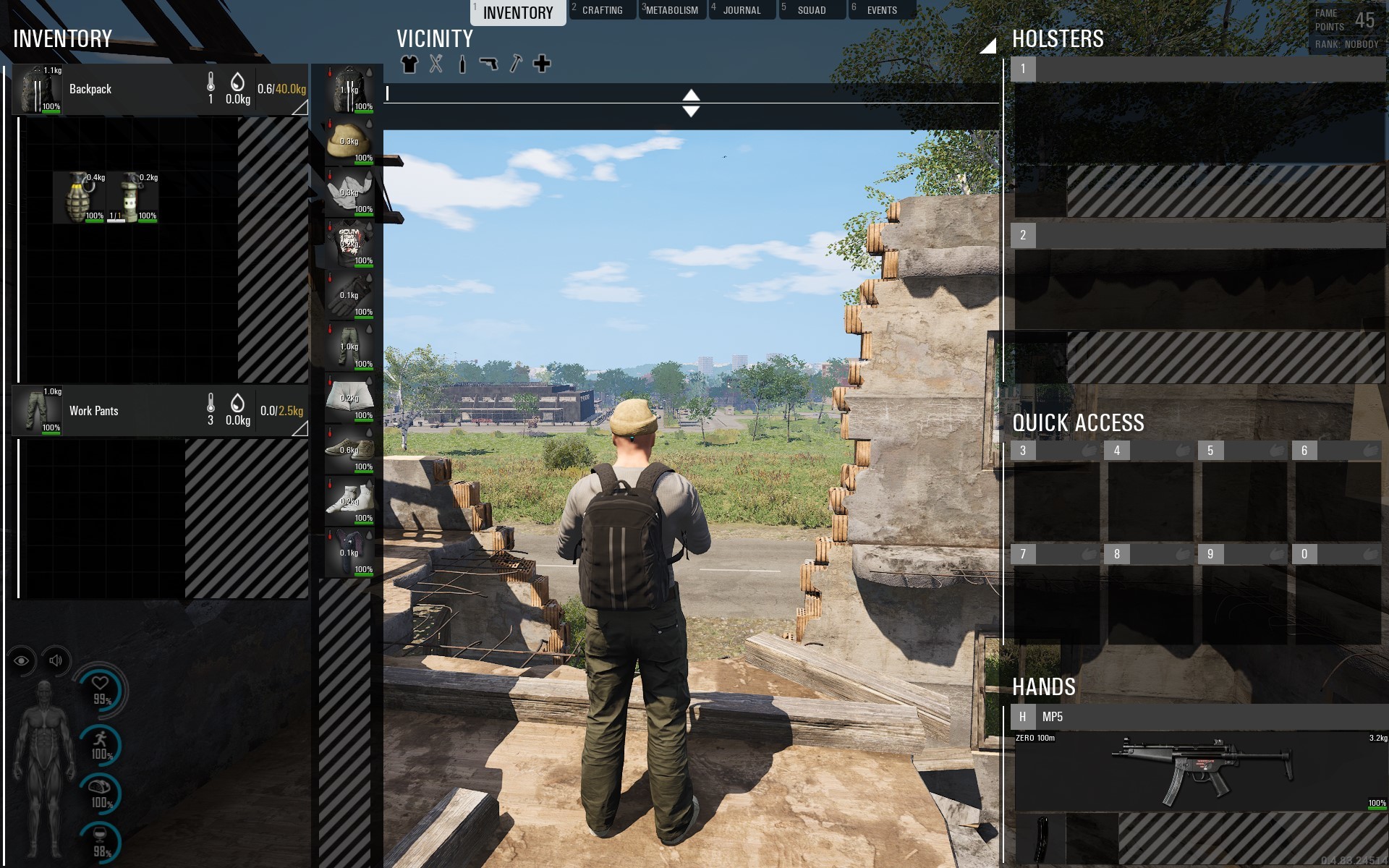Select the frag grenade in backpack
The width and height of the screenshot is (1389, 868).
point(80,197)
